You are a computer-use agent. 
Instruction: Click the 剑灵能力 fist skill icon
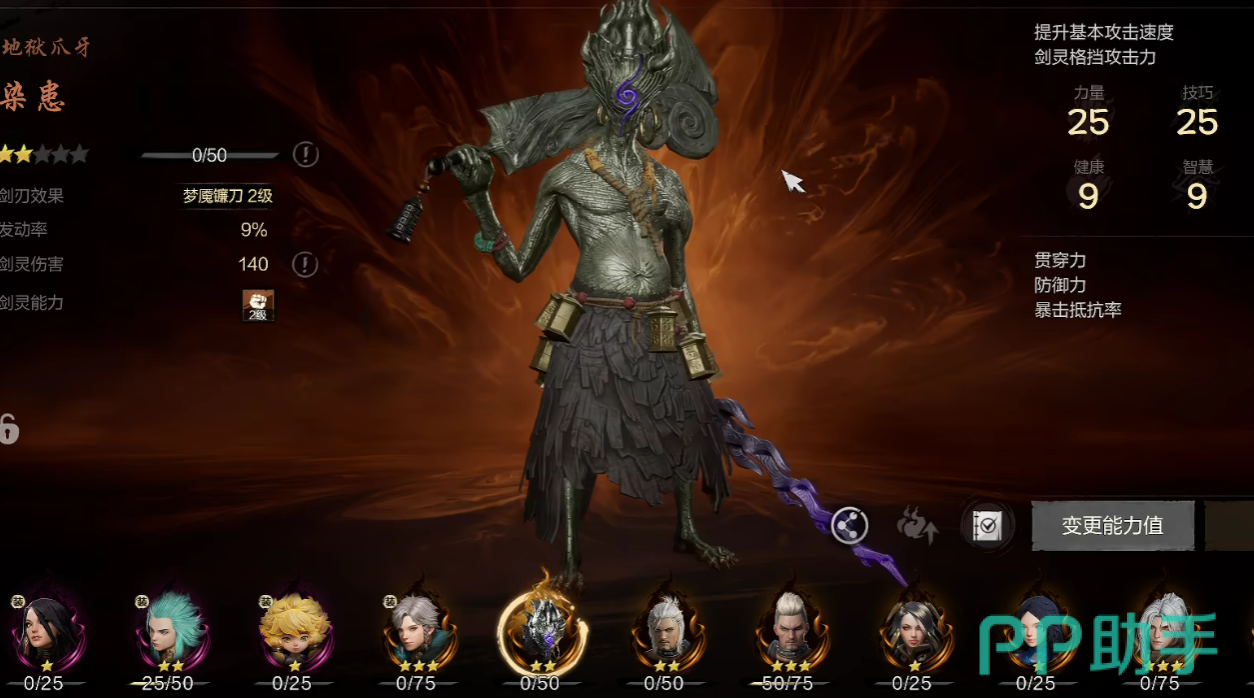(258, 304)
